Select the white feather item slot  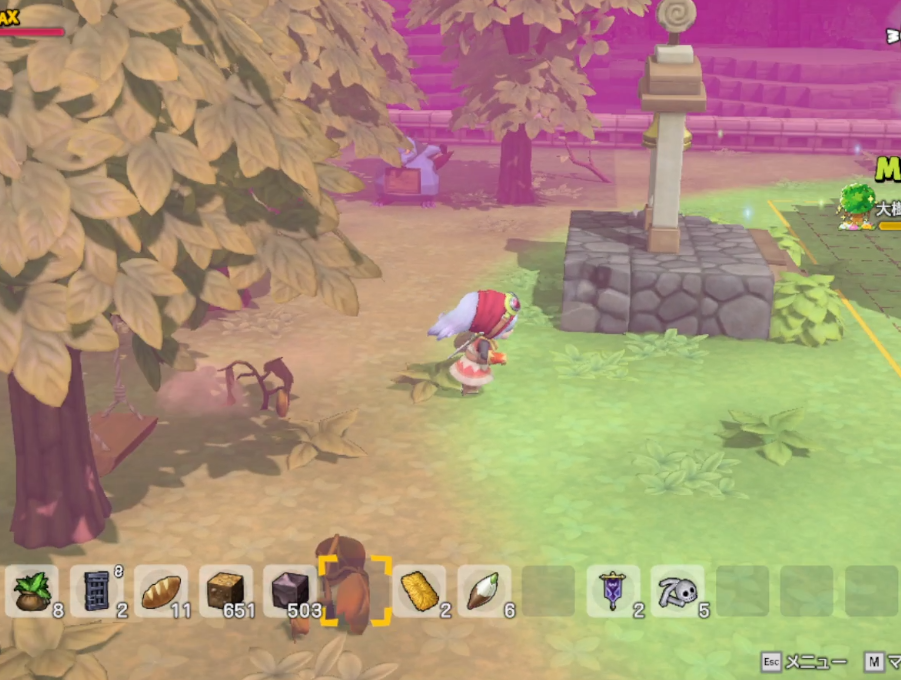point(484,591)
